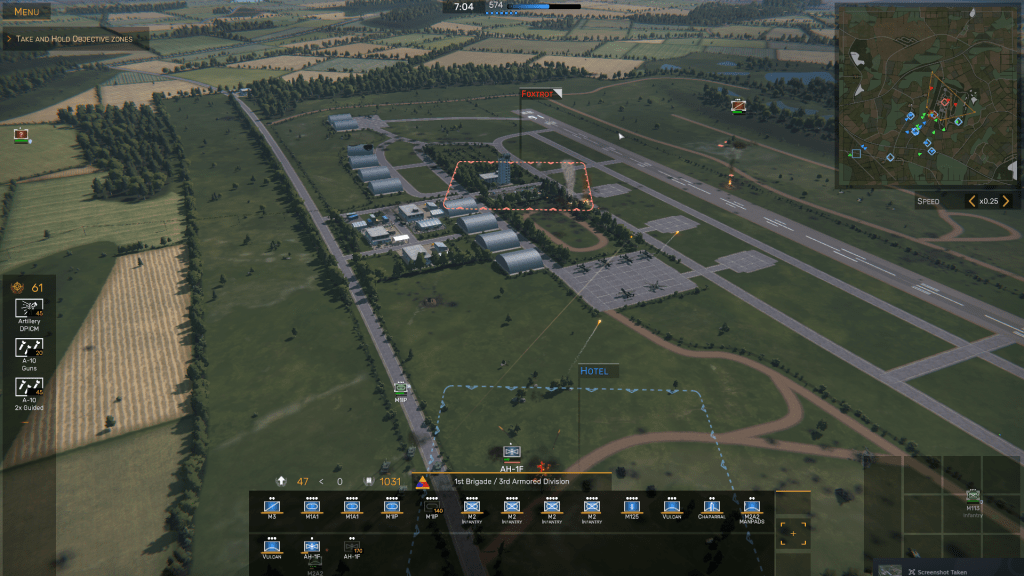Pick the Vulcan card beside Chaparral
This screenshot has width=1024, height=576.
point(672,509)
